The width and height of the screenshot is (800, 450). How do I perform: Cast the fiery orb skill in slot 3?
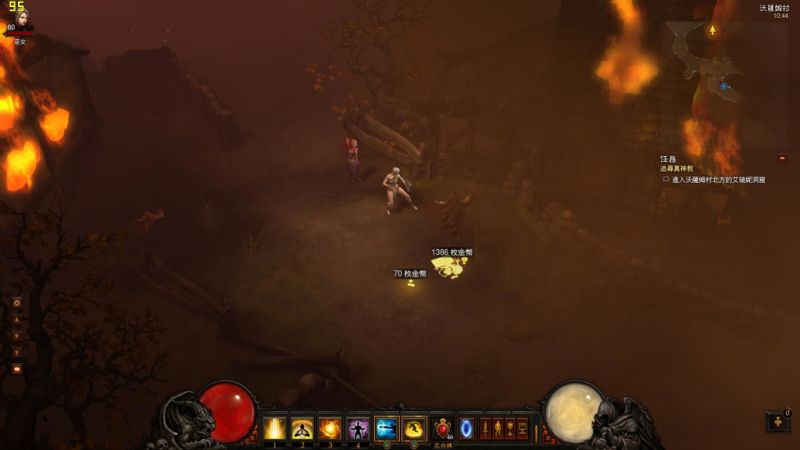(330, 429)
